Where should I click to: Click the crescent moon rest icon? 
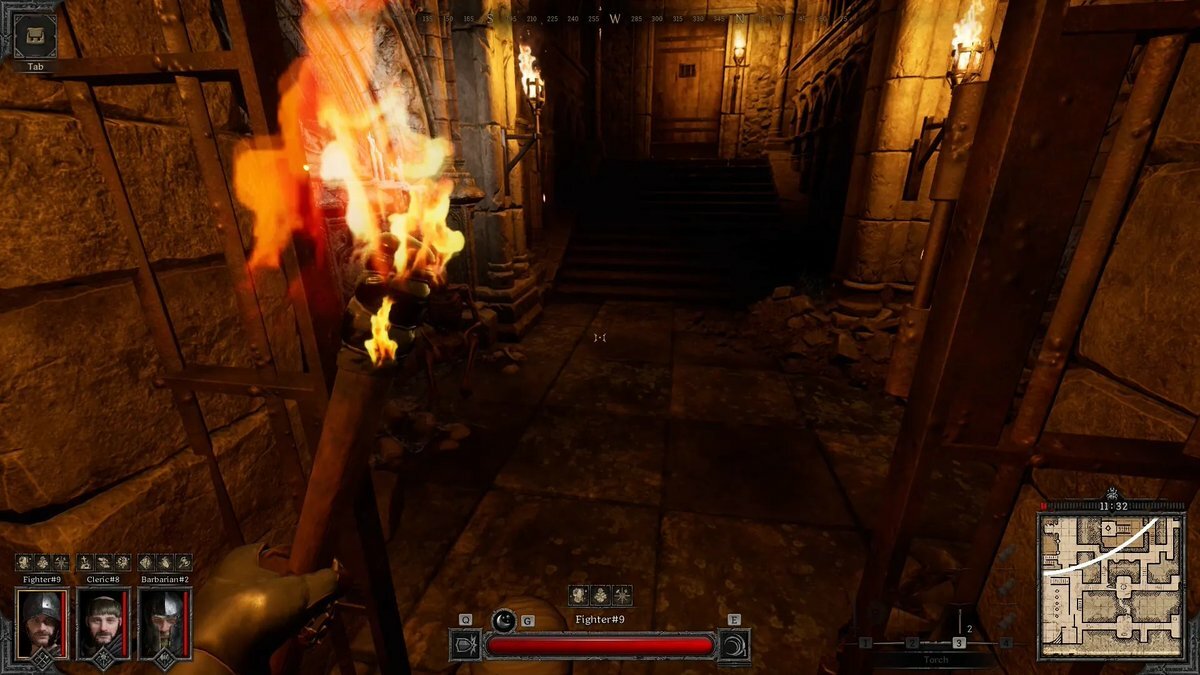505,621
